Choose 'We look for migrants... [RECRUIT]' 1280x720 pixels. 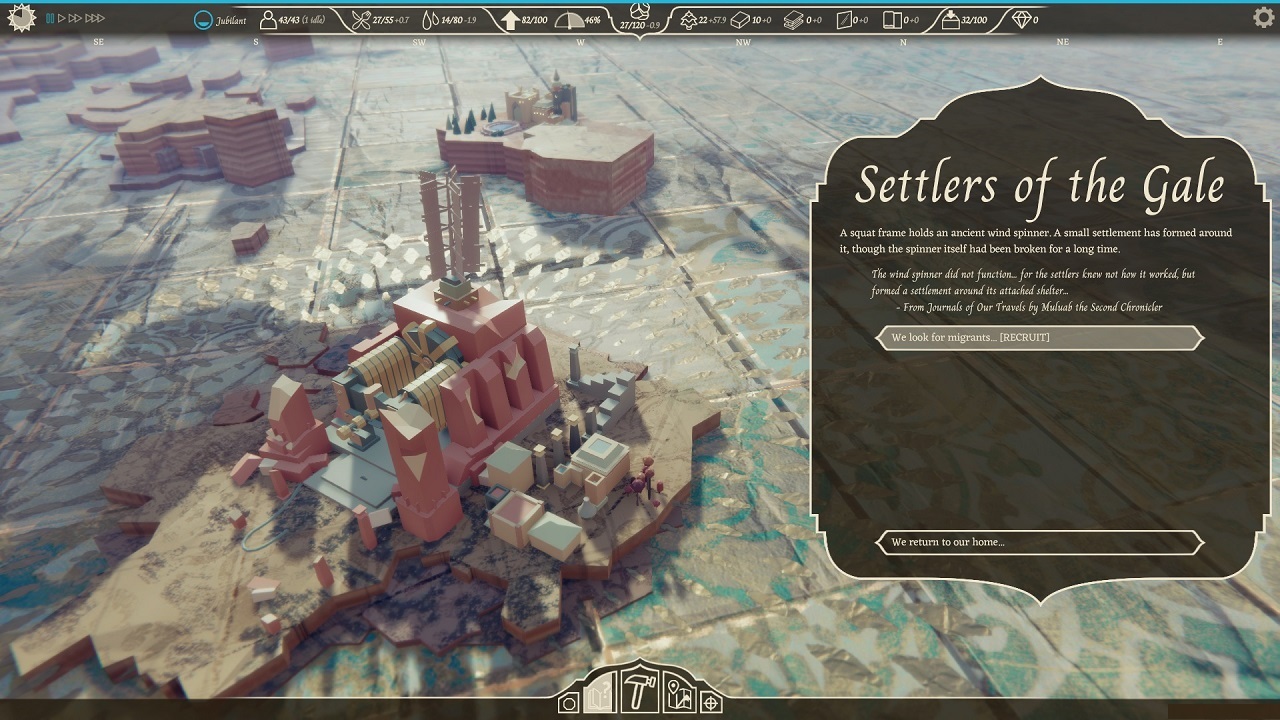click(1039, 337)
